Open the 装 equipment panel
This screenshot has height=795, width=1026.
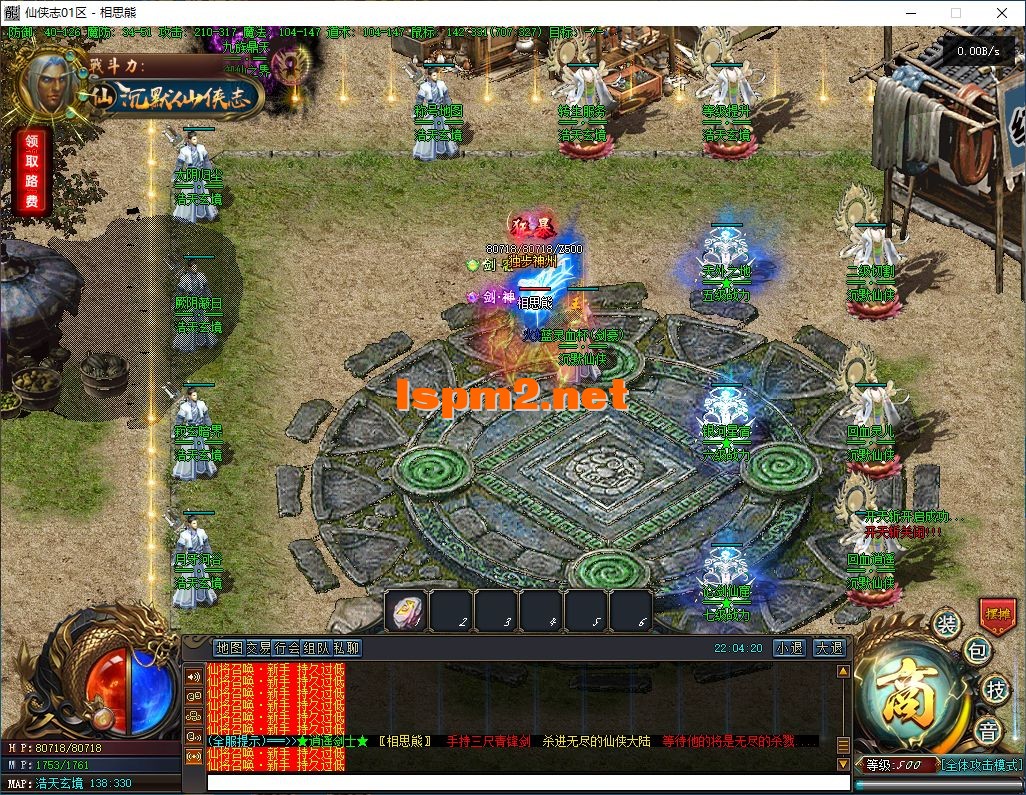point(945,624)
